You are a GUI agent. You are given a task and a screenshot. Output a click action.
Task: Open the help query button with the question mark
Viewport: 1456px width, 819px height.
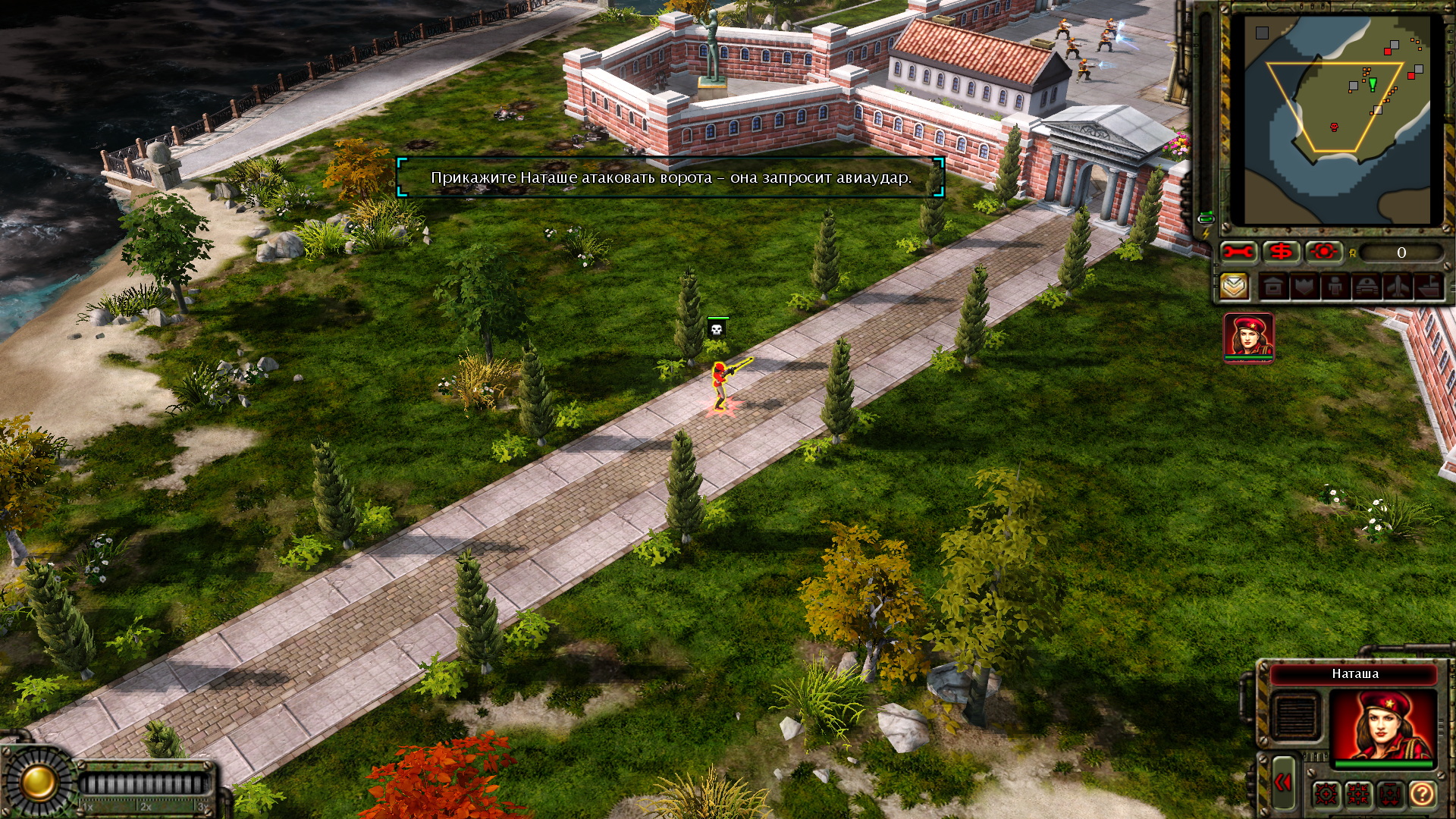pos(1422,794)
